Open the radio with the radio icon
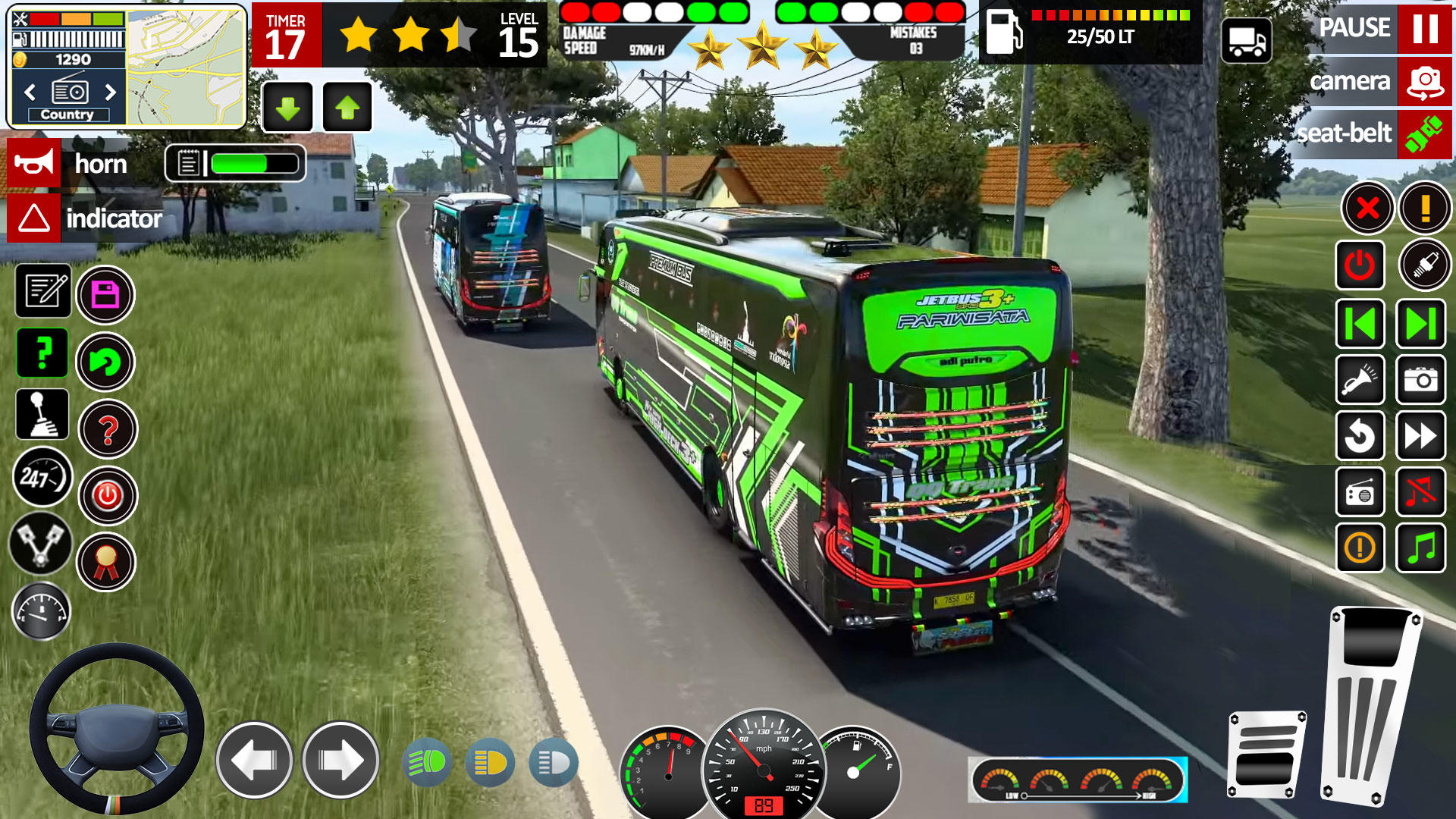The height and width of the screenshot is (819, 1456). click(1360, 491)
